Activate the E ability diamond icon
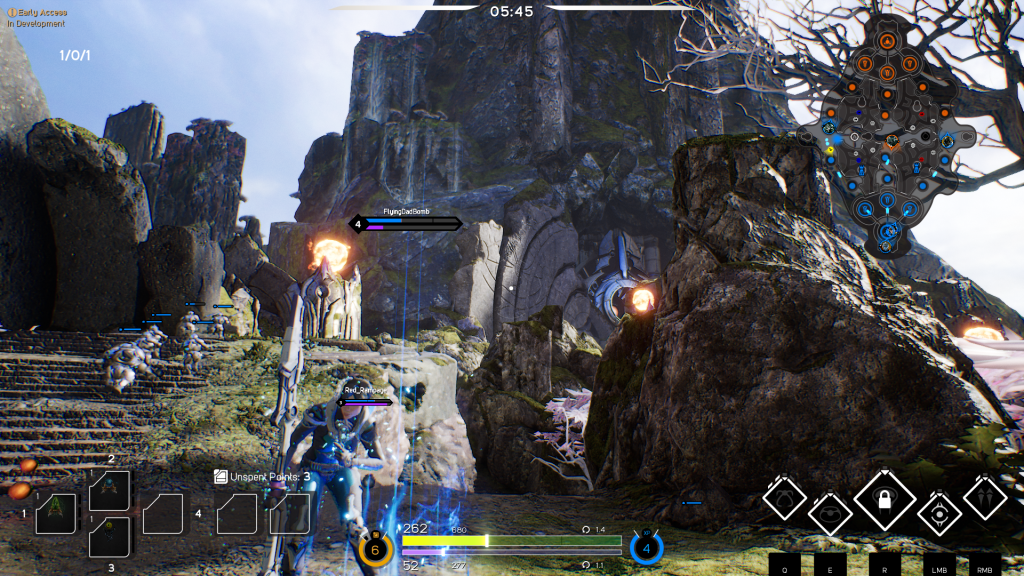 (830, 513)
